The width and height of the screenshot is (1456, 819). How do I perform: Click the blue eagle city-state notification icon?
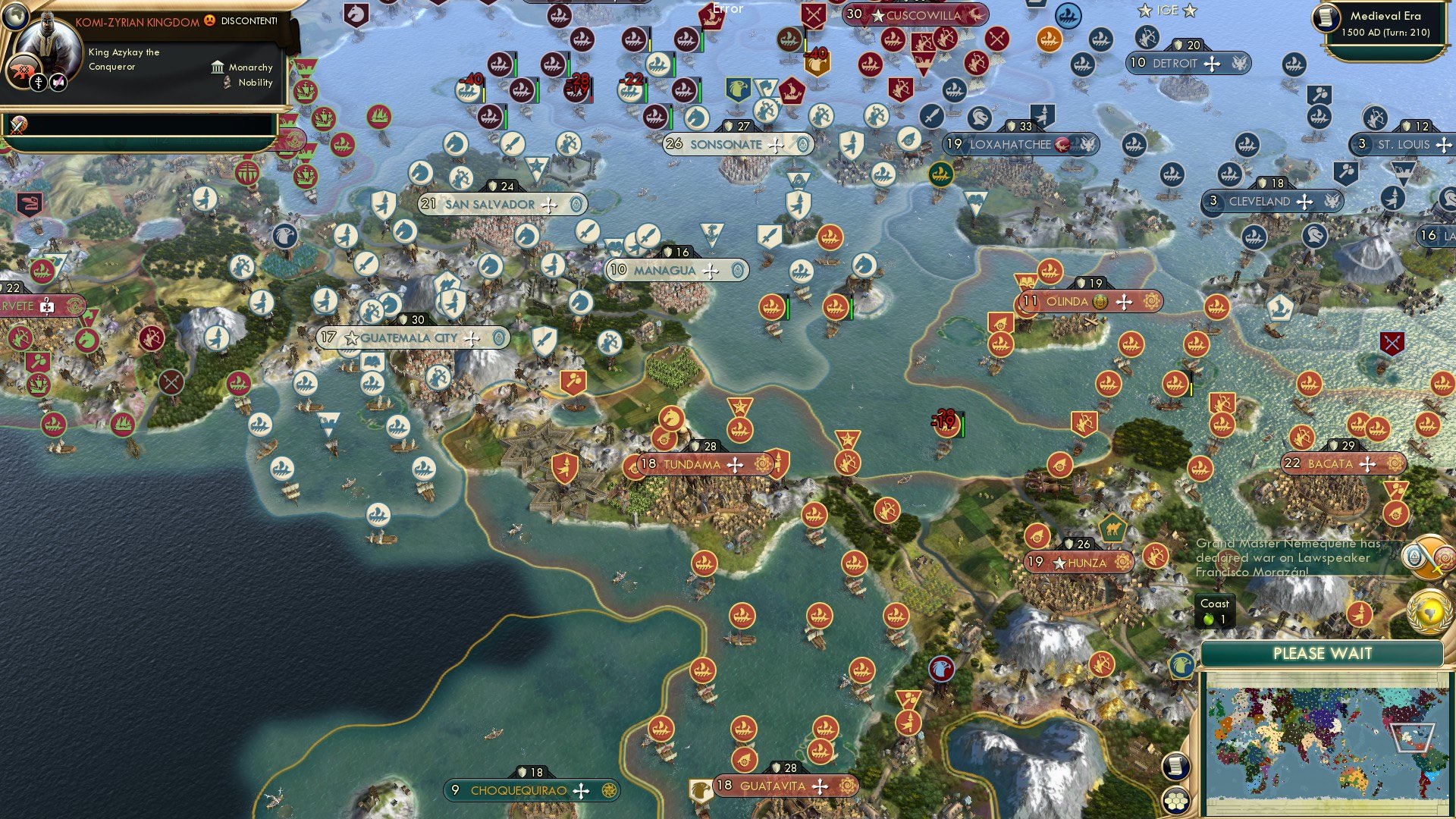click(x=1181, y=666)
